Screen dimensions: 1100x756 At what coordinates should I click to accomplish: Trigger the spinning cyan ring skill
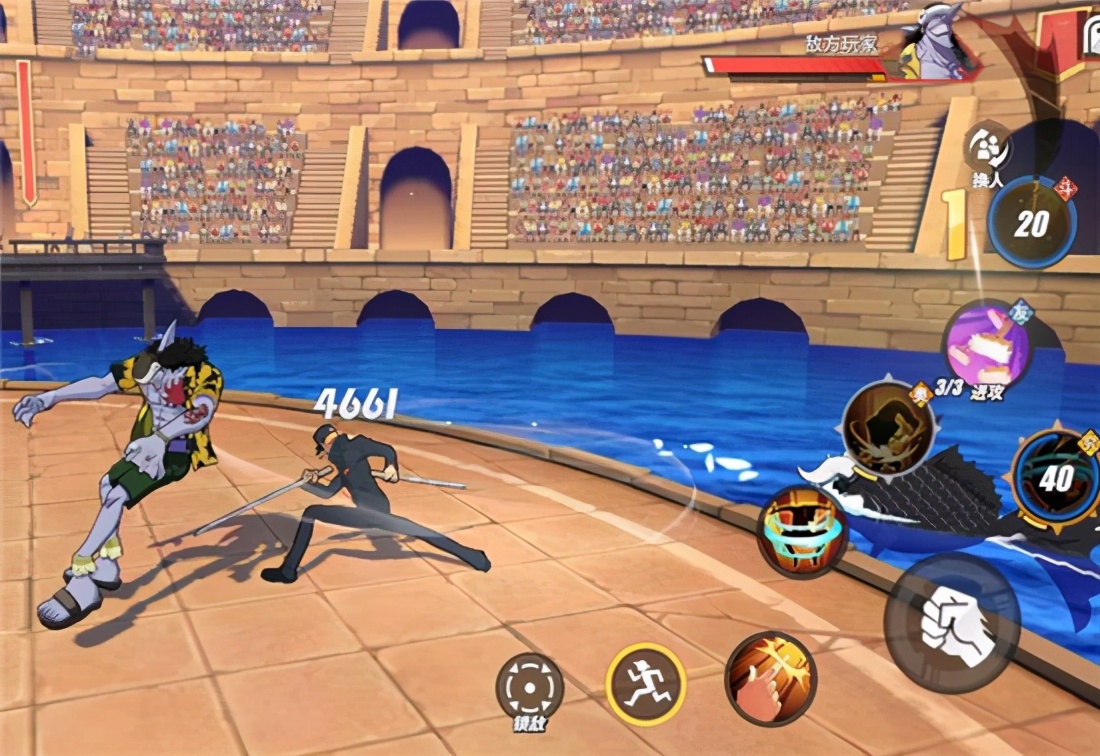pos(802,531)
